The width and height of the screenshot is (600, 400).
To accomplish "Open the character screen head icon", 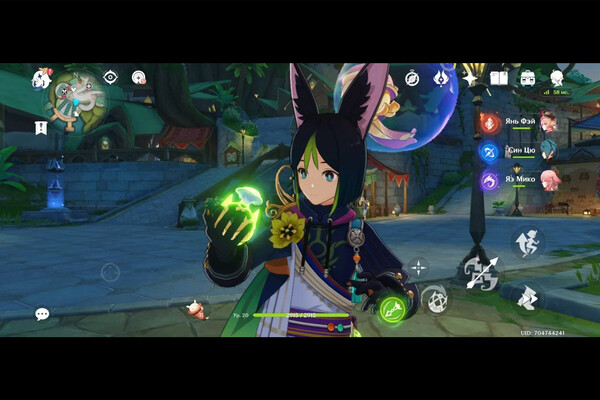I will (557, 77).
